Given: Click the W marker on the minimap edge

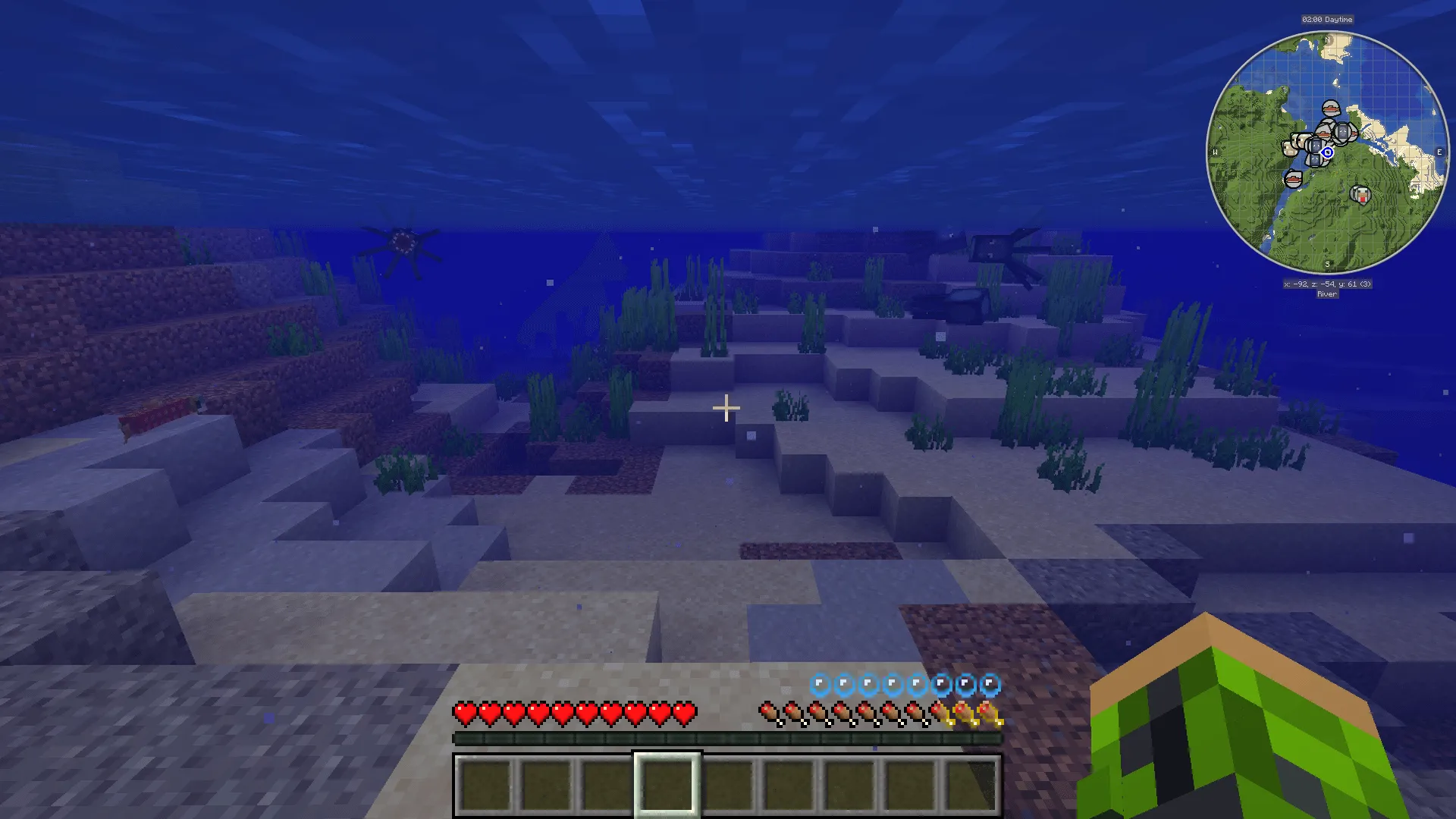Looking at the screenshot, I should 1216,150.
